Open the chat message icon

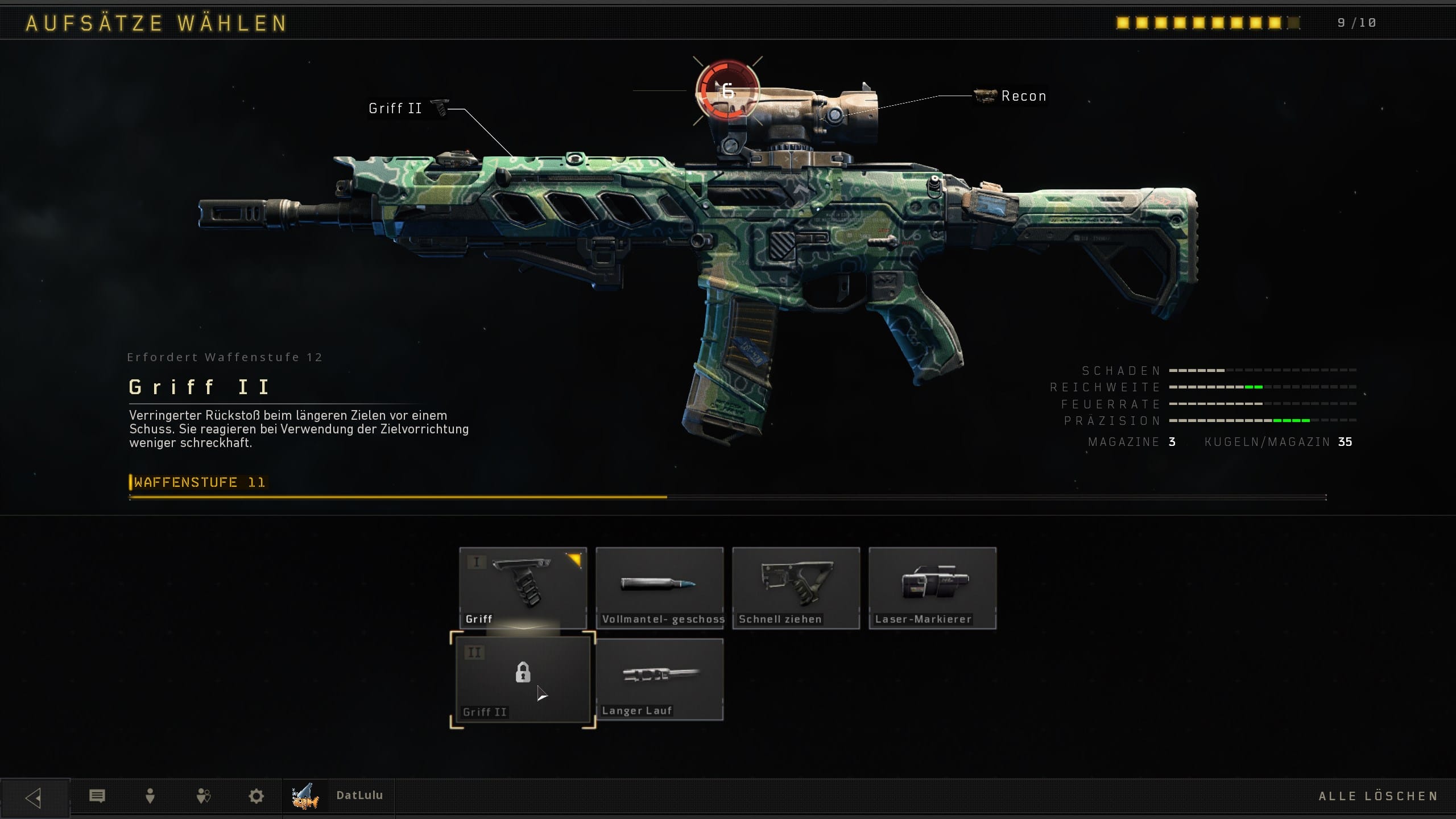point(97,796)
